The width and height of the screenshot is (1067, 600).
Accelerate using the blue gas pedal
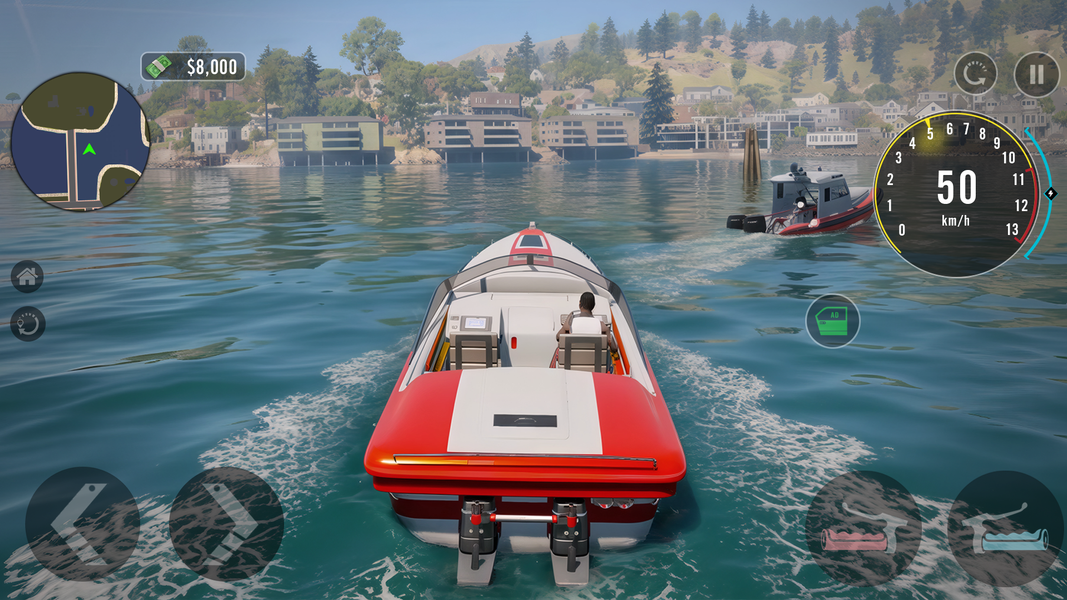(1005, 528)
